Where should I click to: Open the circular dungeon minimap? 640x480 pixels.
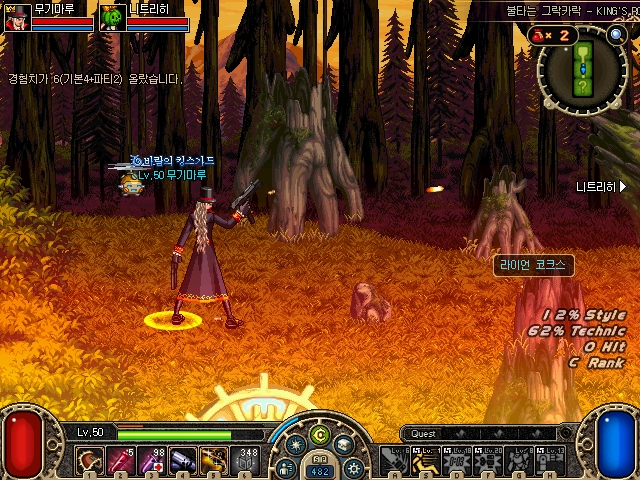(582, 68)
